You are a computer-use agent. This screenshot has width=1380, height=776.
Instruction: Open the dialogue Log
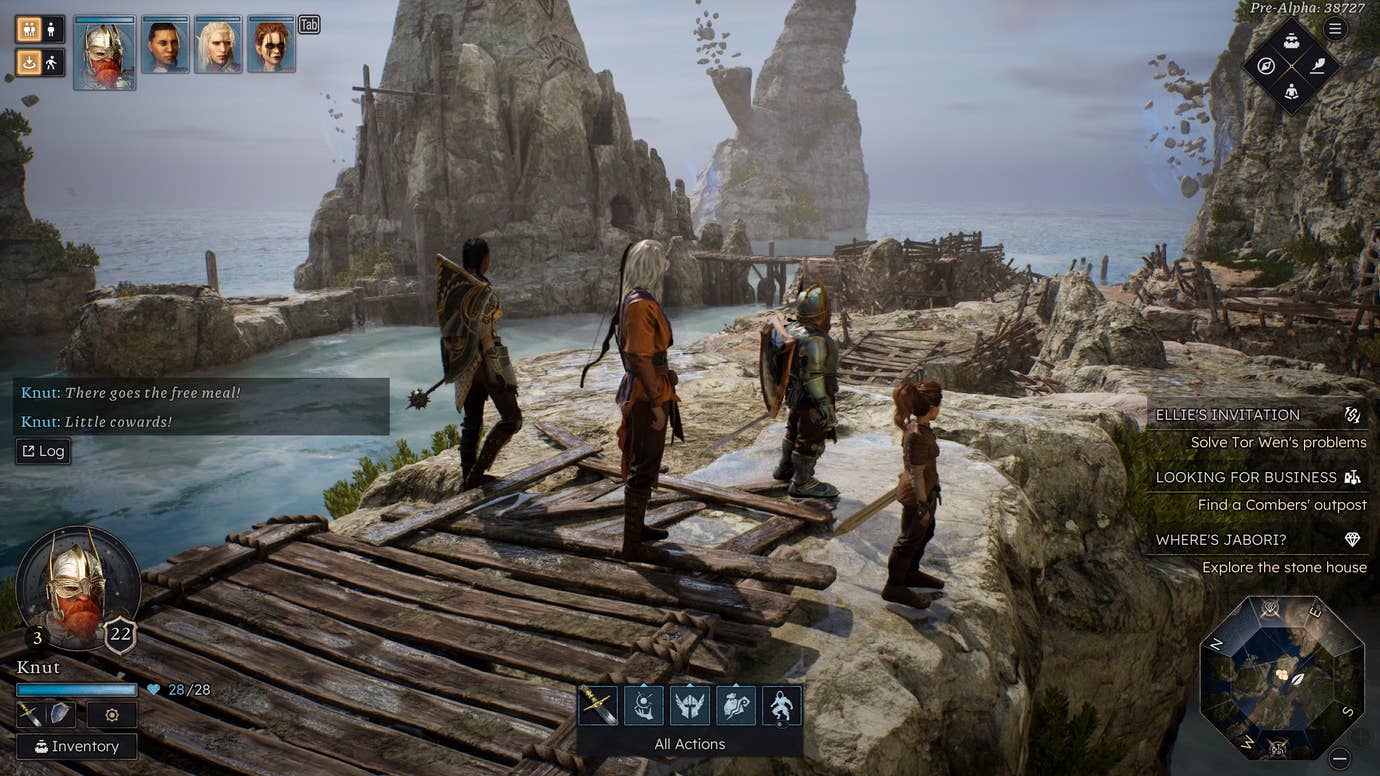tap(42, 451)
